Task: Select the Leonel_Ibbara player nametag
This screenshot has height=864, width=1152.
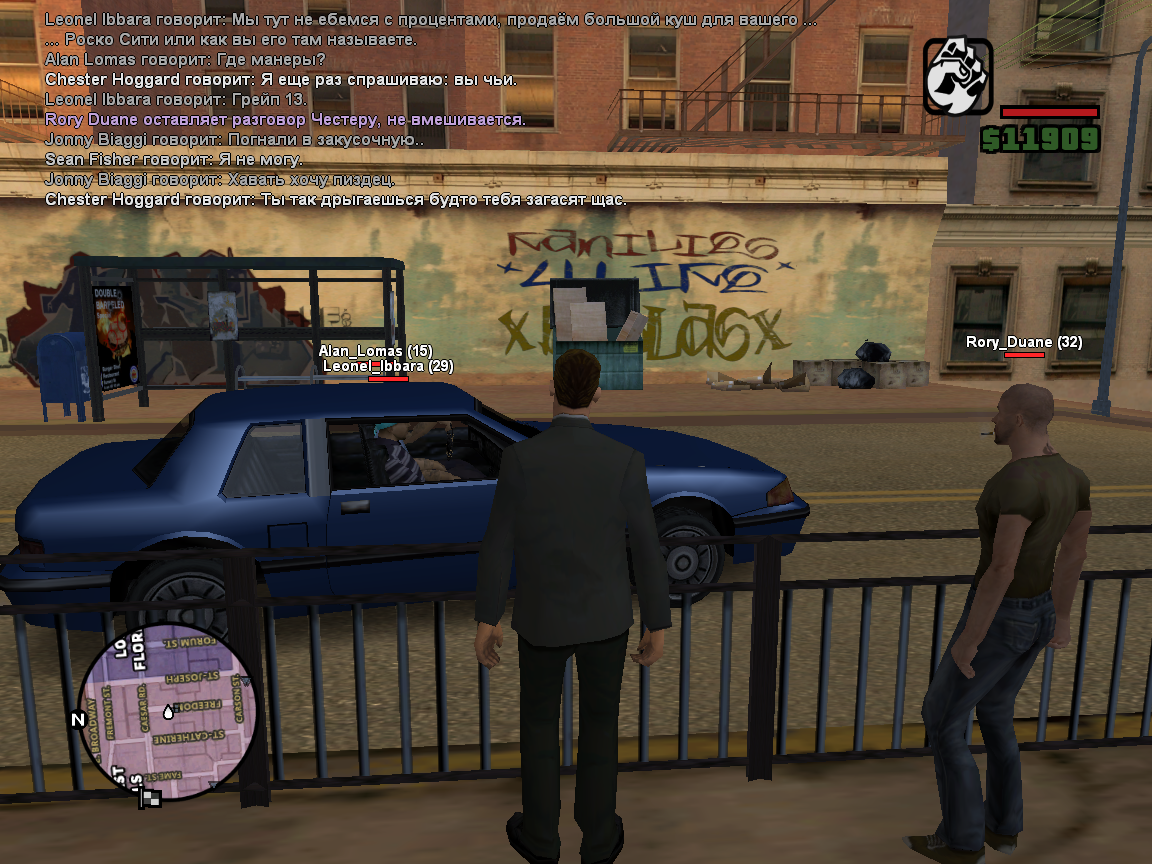Action: click(388, 367)
